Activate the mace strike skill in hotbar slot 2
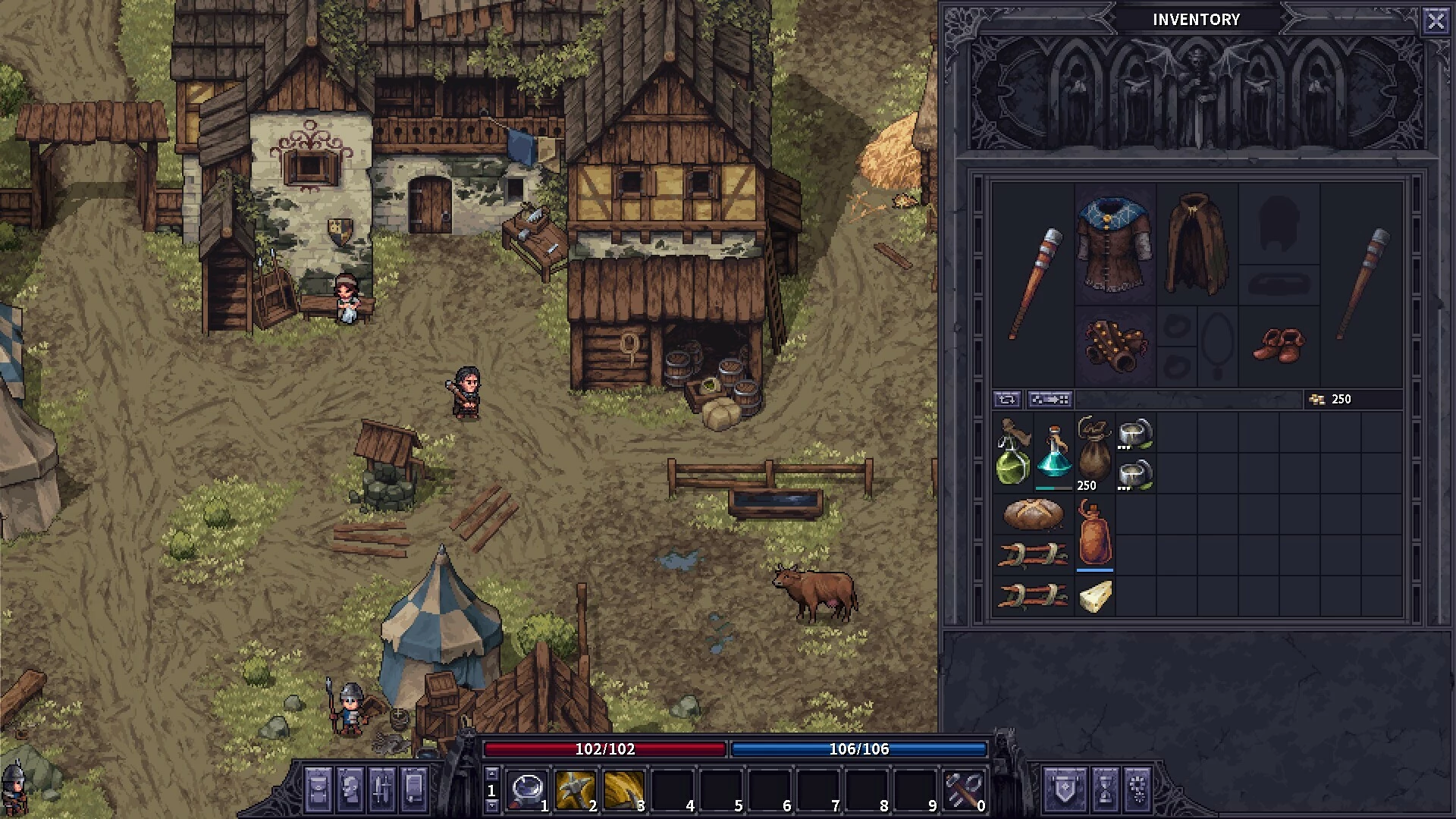 pyautogui.click(x=575, y=790)
